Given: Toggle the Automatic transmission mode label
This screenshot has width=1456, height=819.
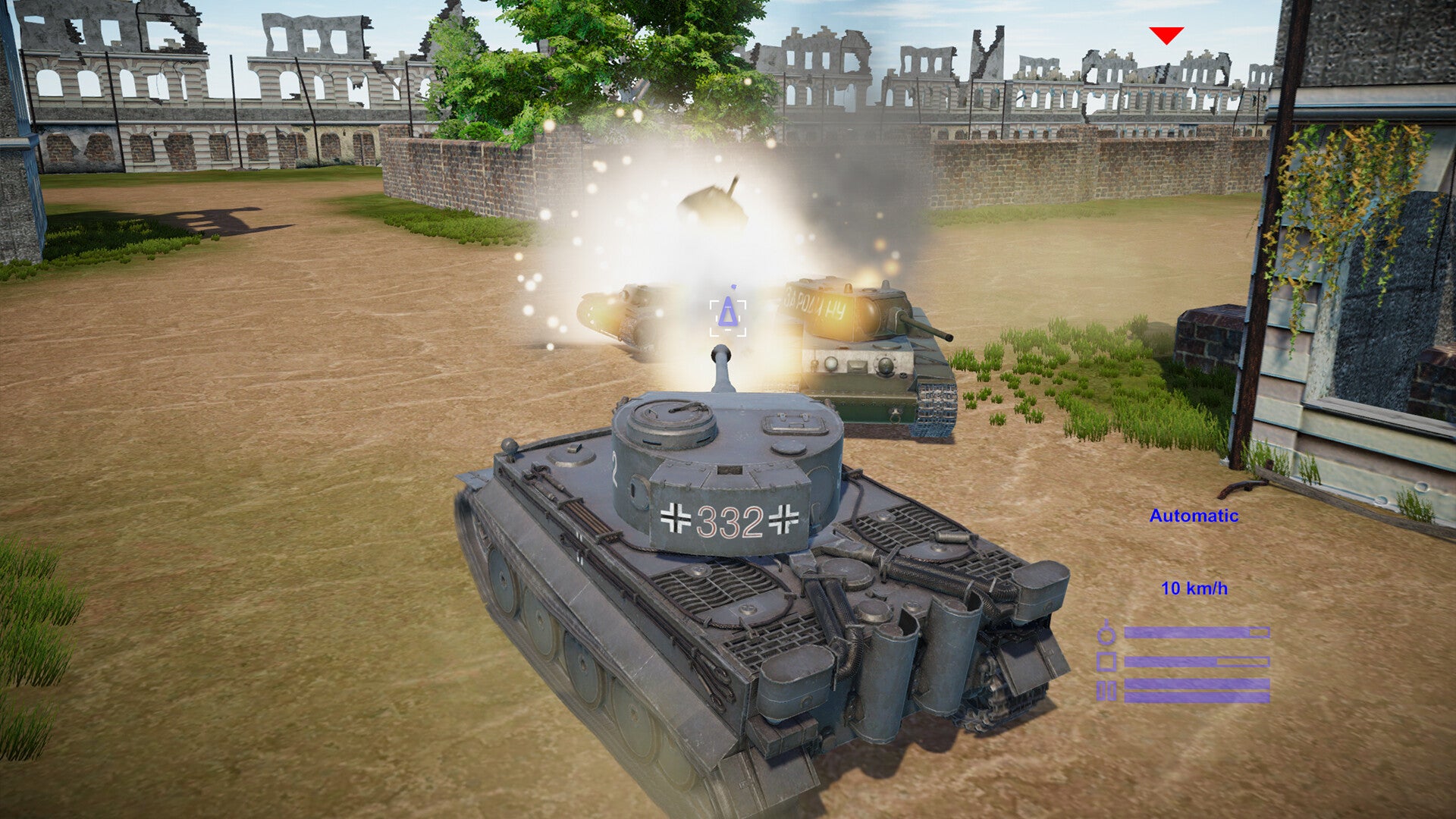Looking at the screenshot, I should 1194,516.
